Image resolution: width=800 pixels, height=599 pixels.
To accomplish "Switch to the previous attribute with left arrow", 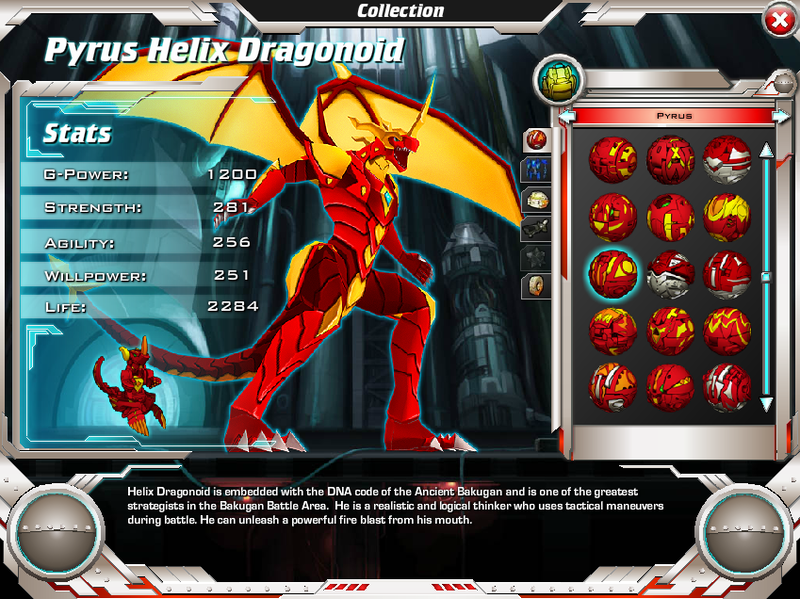I will click(x=568, y=116).
